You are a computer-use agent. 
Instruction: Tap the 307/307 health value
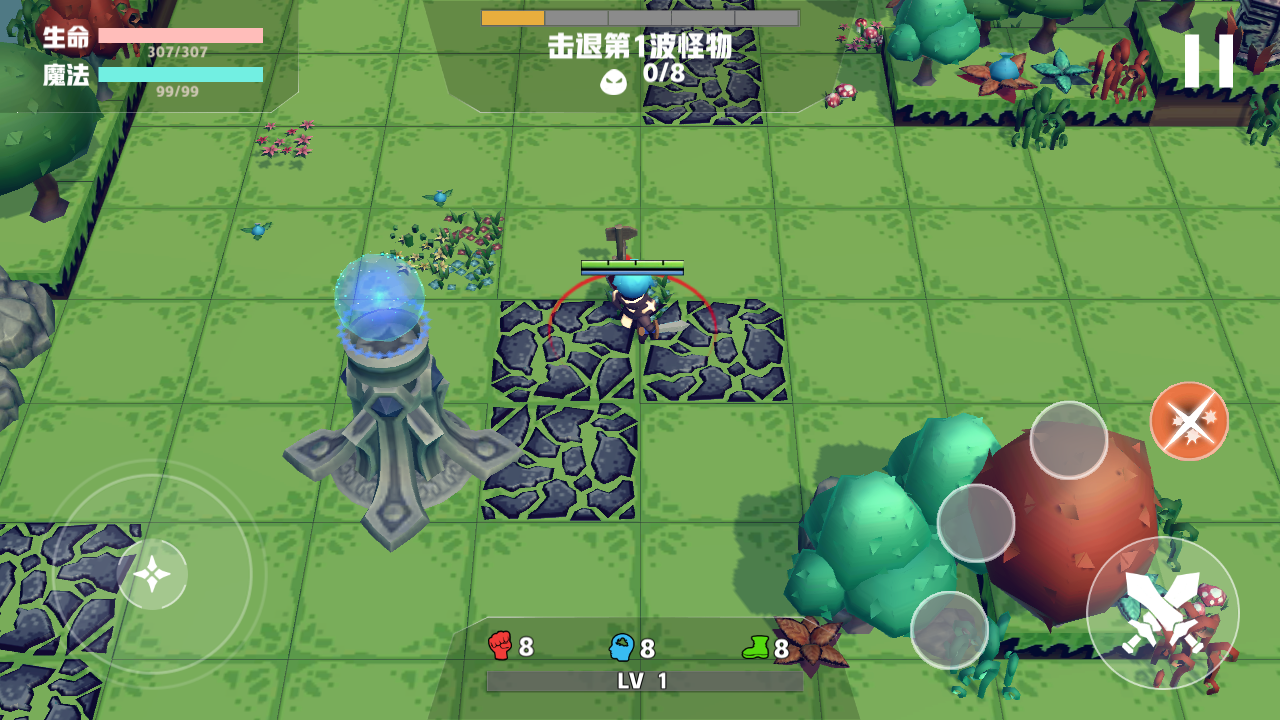coord(176,53)
